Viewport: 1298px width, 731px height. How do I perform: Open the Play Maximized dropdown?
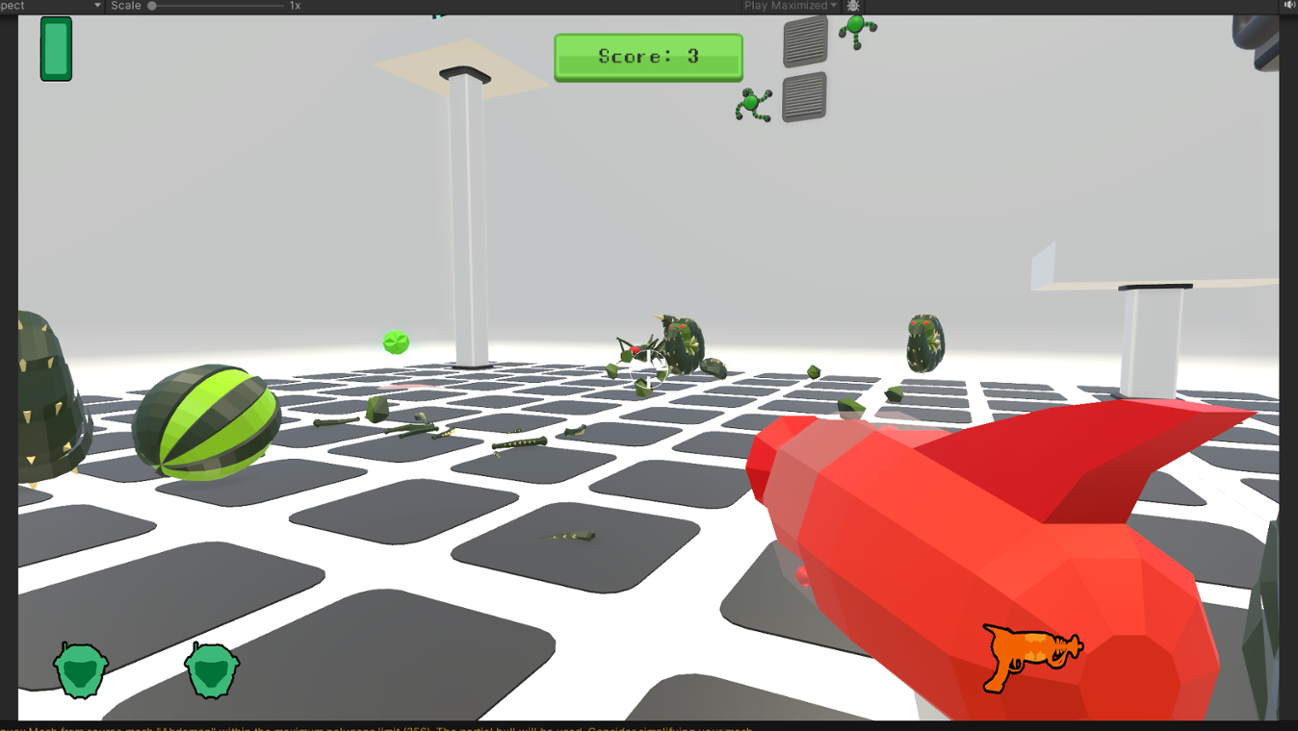coord(790,6)
